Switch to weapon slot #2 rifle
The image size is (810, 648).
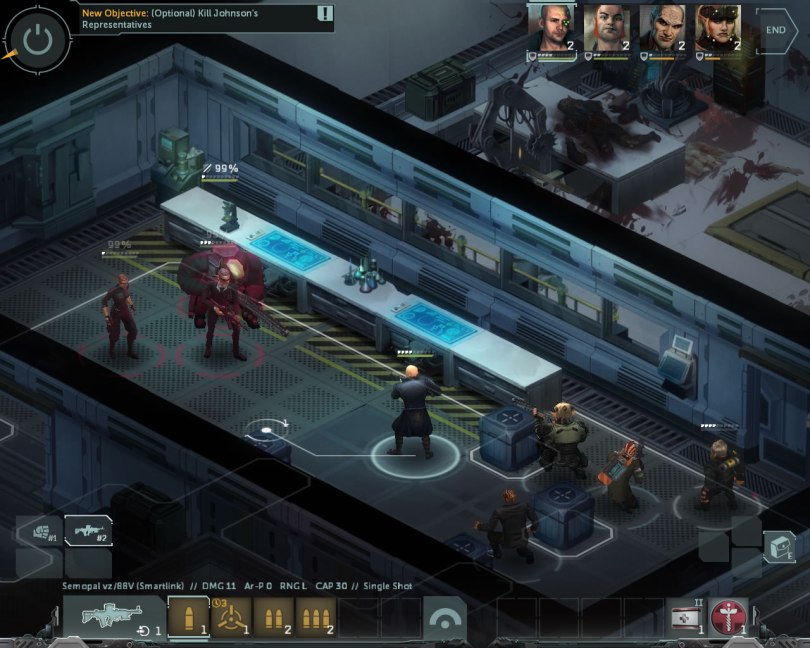tap(88, 531)
